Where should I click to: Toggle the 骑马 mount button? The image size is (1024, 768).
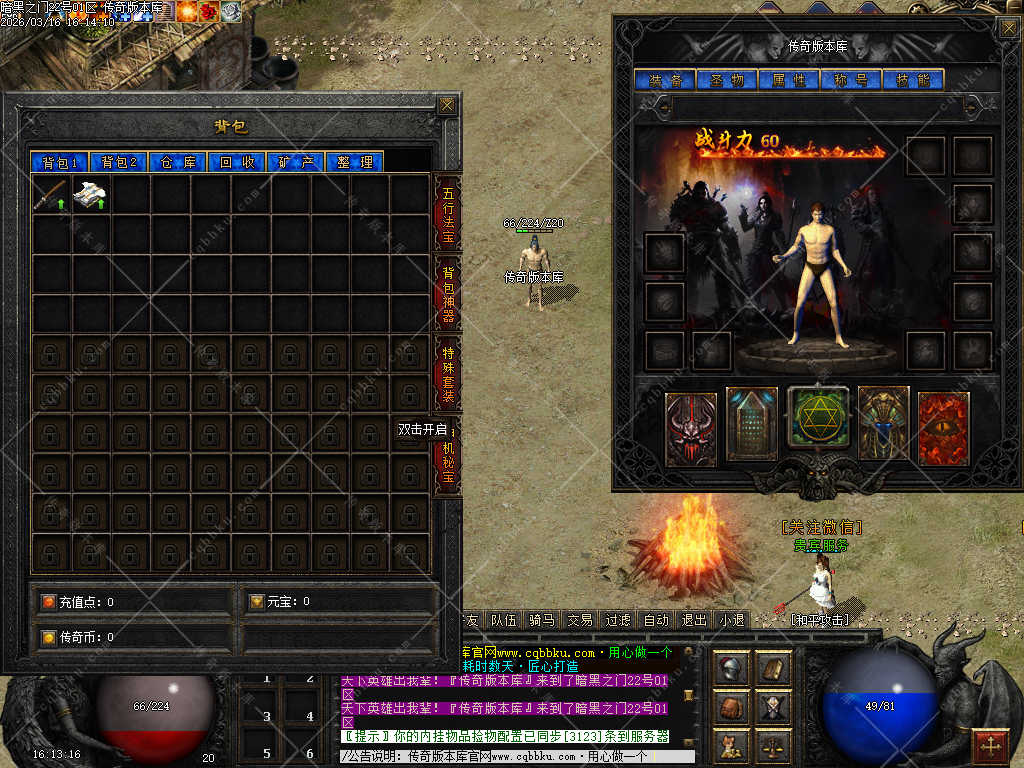[x=541, y=620]
